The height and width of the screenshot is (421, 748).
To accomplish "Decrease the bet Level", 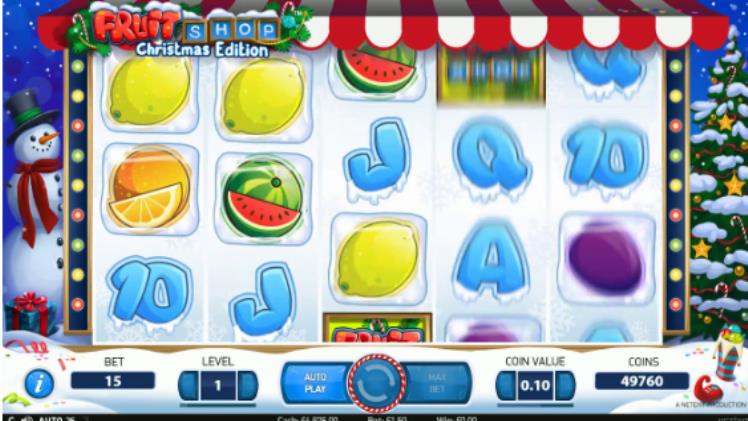I will pyautogui.click(x=187, y=385).
